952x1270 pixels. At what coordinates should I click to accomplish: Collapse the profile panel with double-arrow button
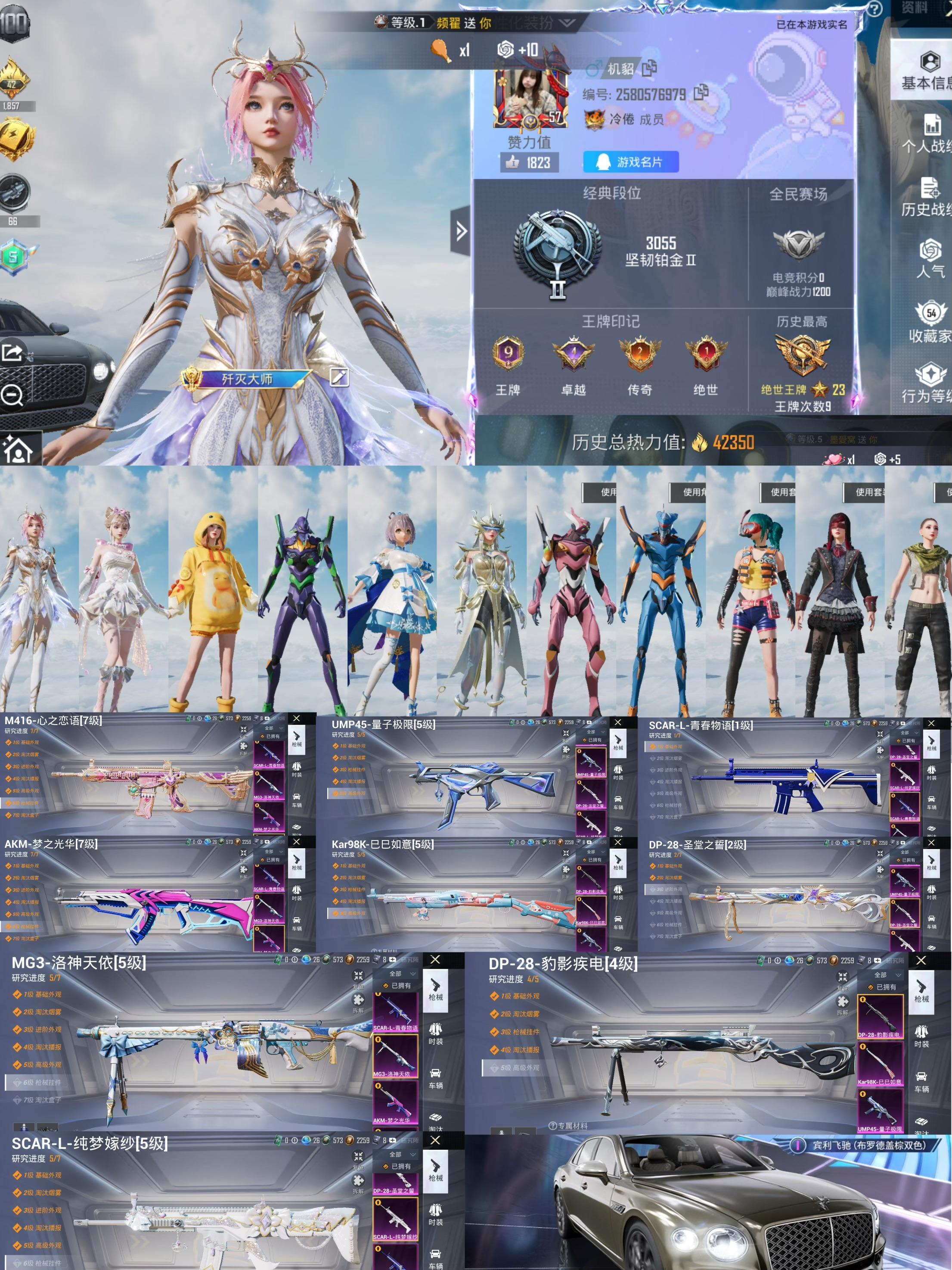[461, 231]
